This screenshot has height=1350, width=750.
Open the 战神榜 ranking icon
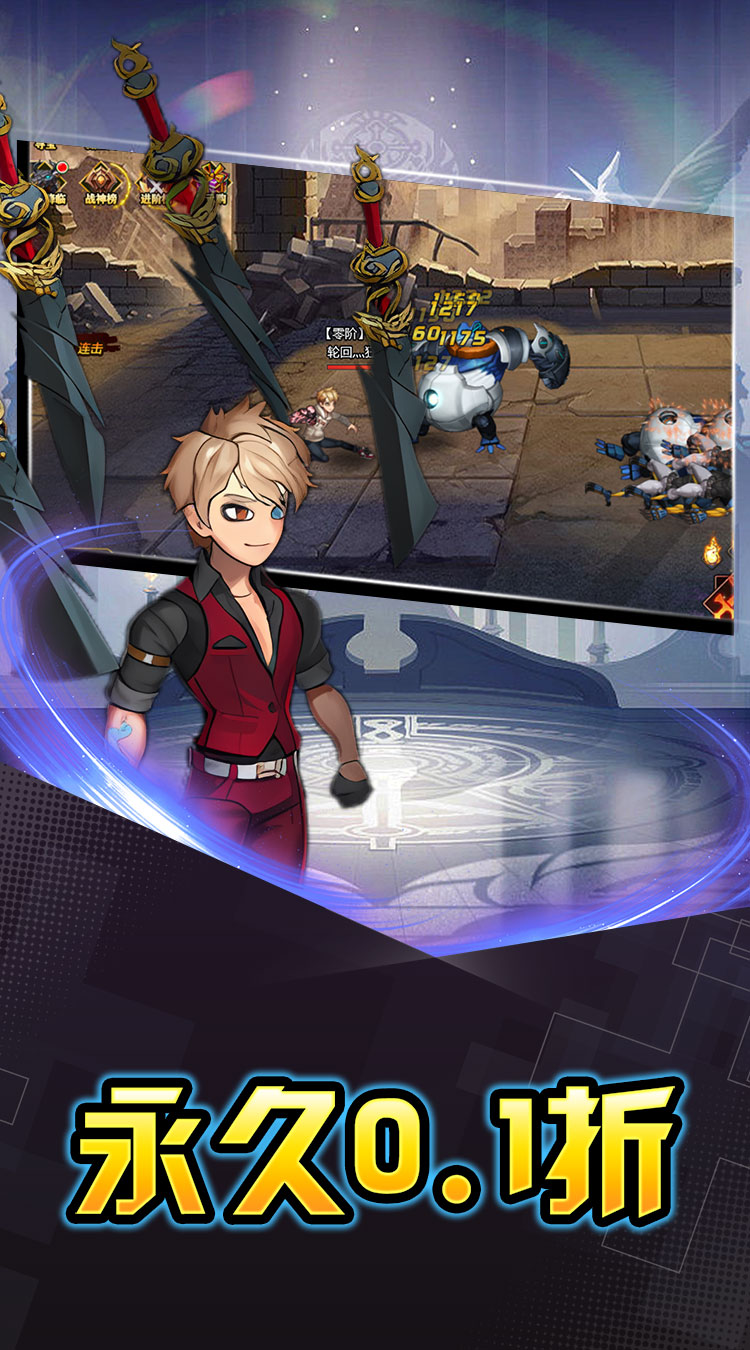tap(101, 184)
